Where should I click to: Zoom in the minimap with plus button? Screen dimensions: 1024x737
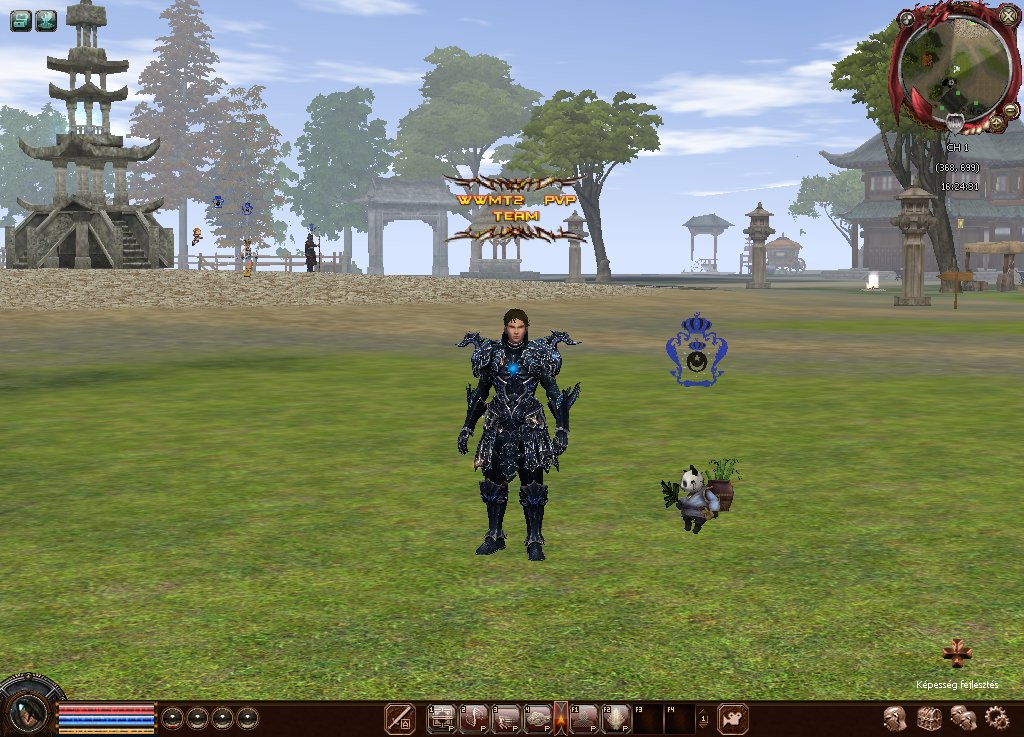point(996,124)
